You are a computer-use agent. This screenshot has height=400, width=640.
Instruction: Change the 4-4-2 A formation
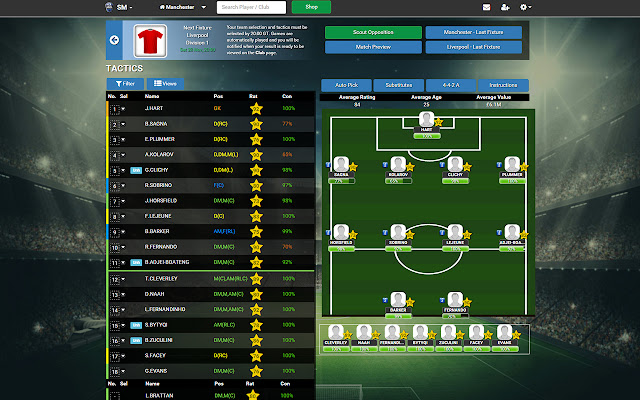[450, 85]
